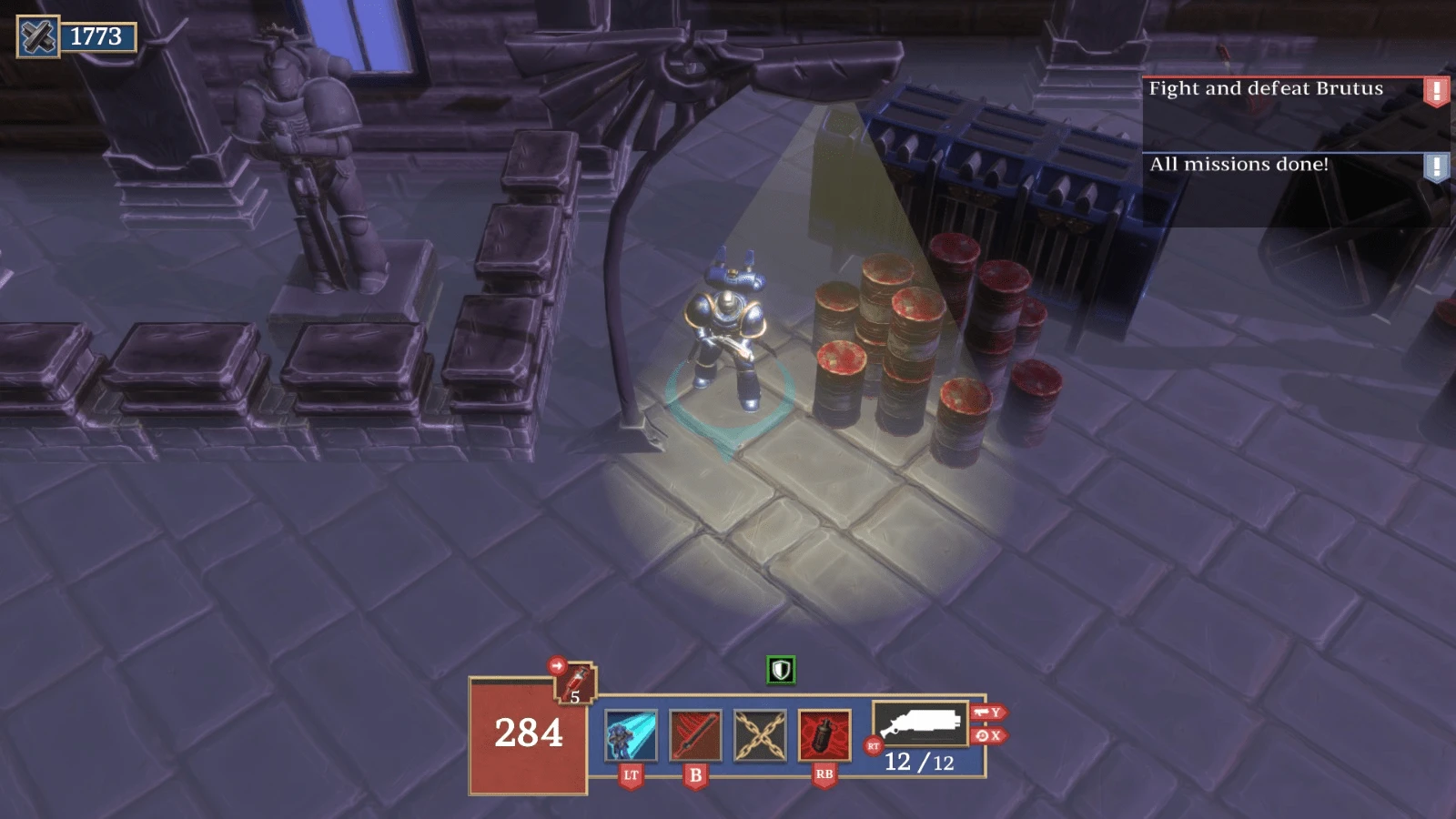
Task: Throw the grenade ability
Action: pyautogui.click(x=824, y=734)
